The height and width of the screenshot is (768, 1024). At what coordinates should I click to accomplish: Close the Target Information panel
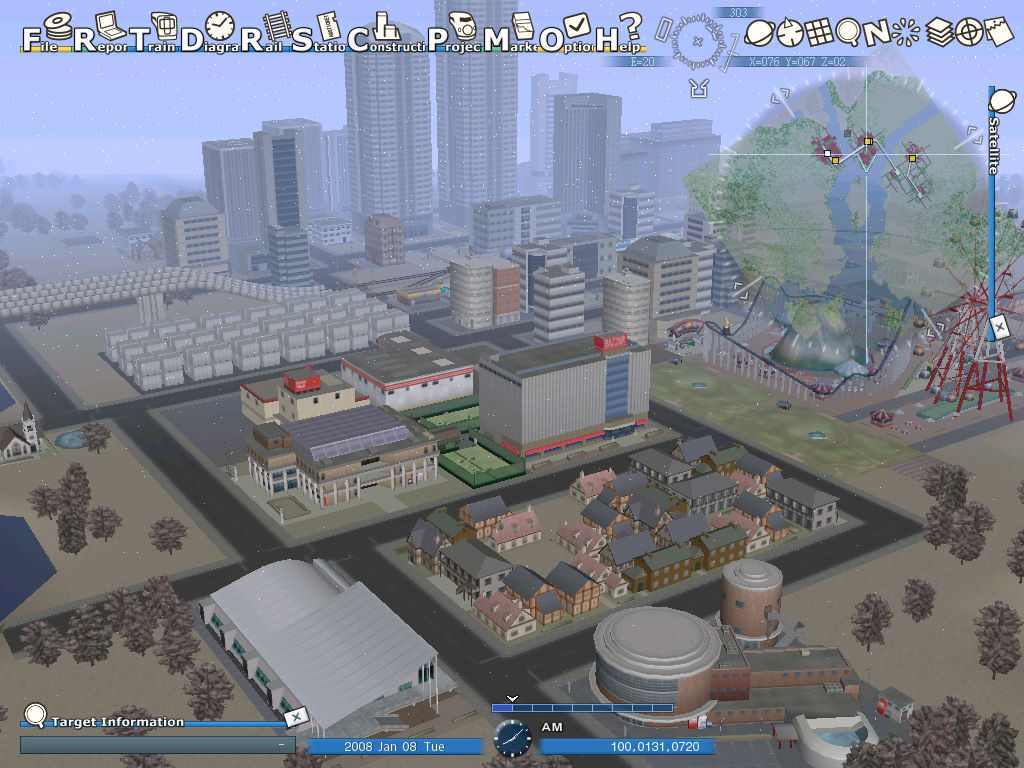(x=296, y=716)
